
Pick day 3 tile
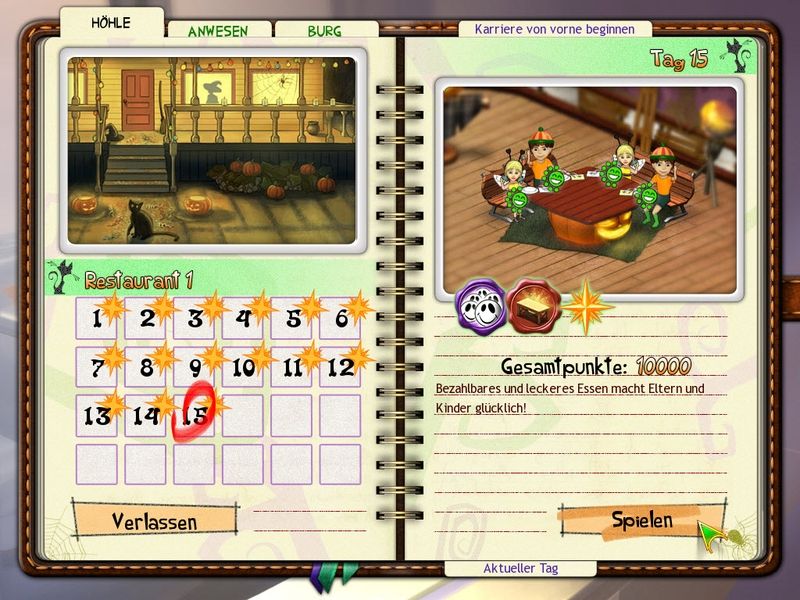pyautogui.click(x=194, y=319)
